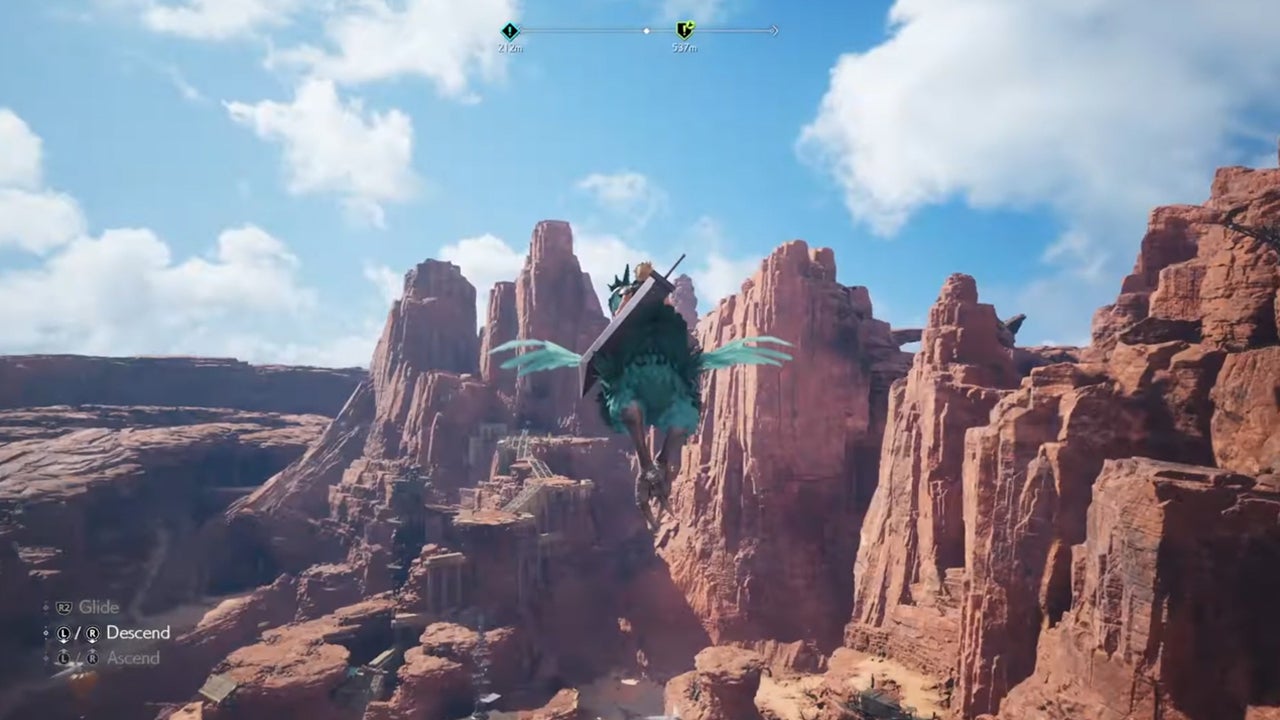Click the 537m distance label
1280x720 pixels.
pos(685,46)
